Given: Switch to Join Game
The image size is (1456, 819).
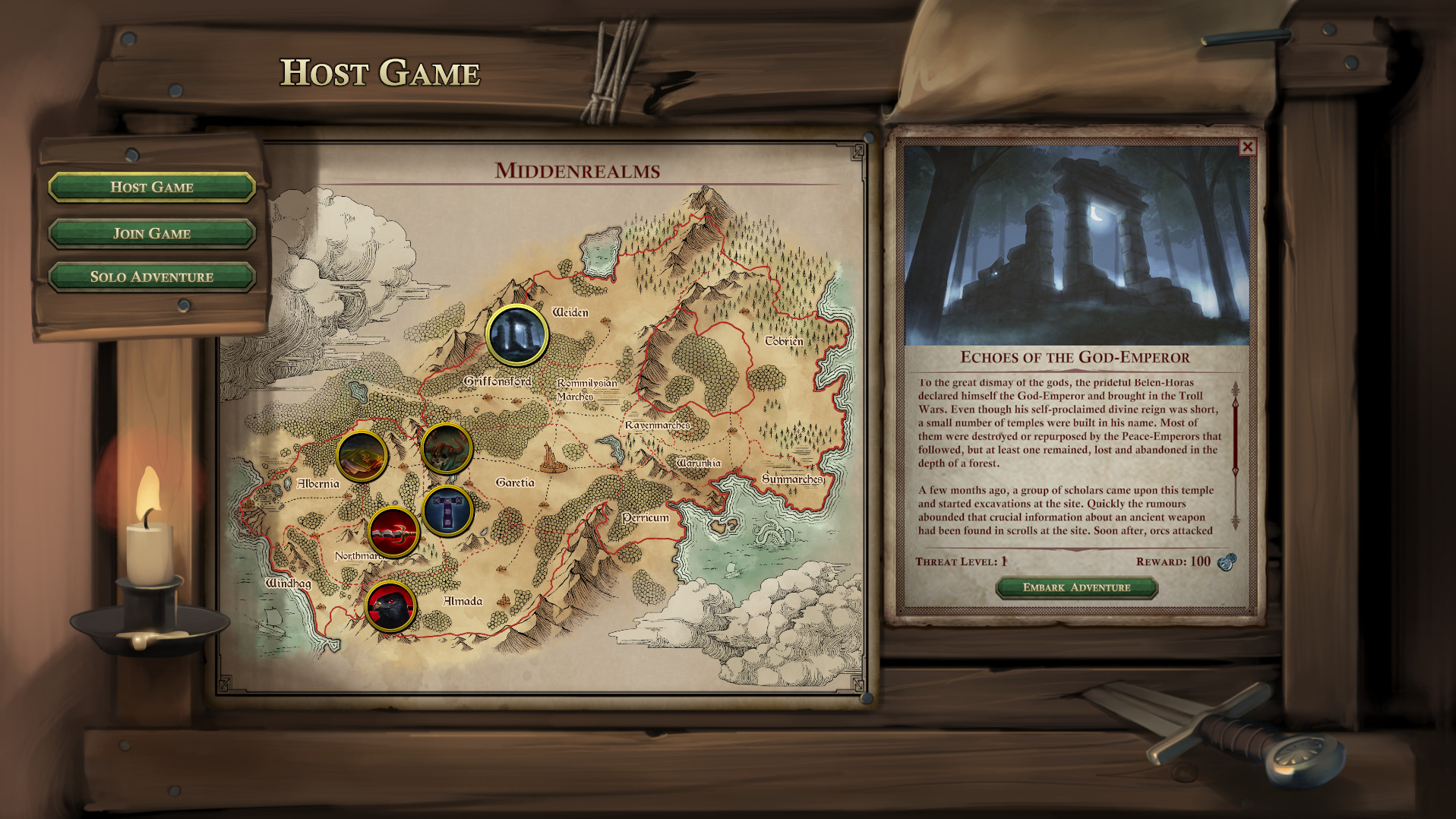Looking at the screenshot, I should tap(150, 232).
